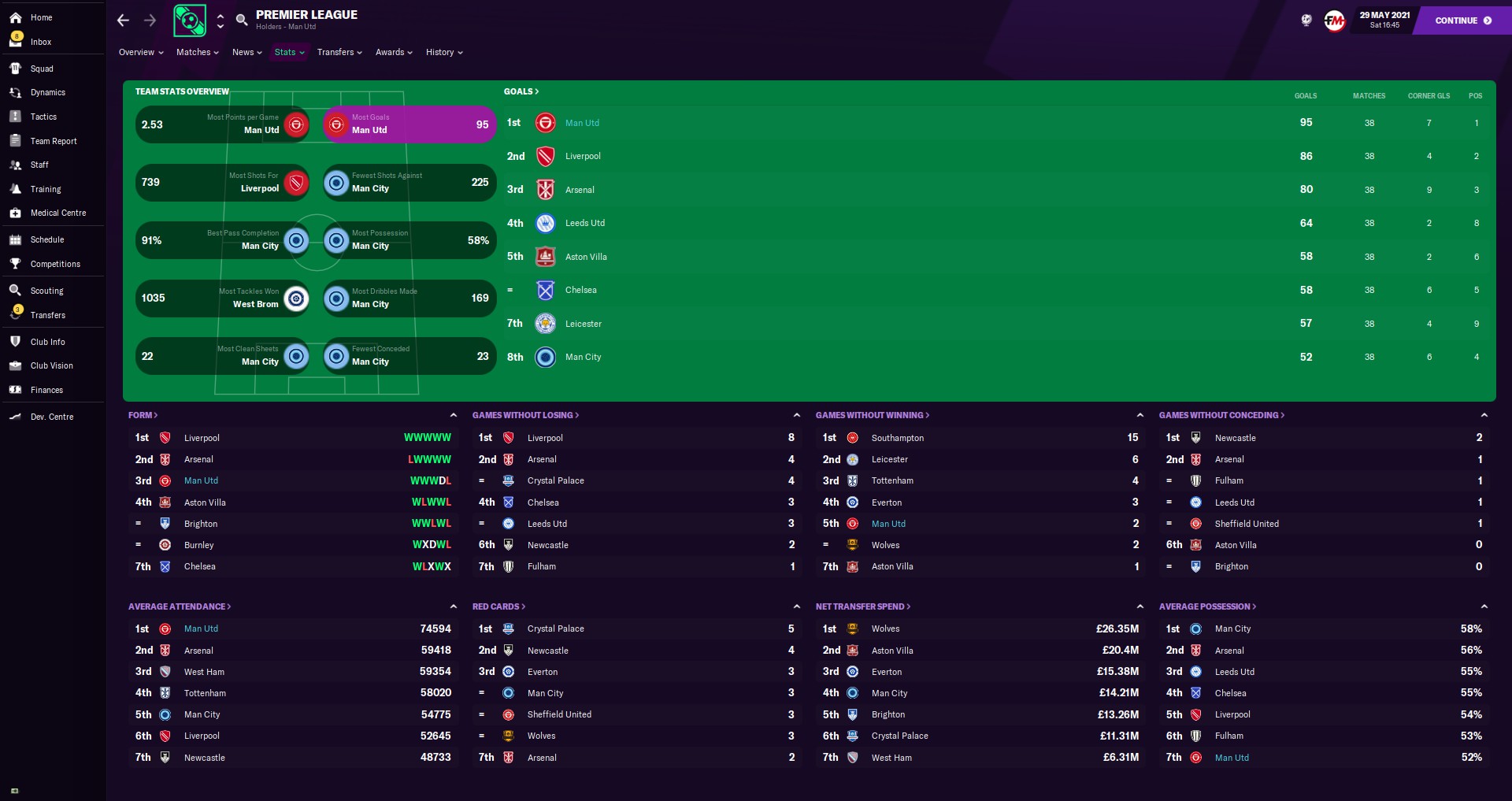Image resolution: width=1512 pixels, height=801 pixels.
Task: Open Training from the left sidebar
Action: tap(46, 189)
